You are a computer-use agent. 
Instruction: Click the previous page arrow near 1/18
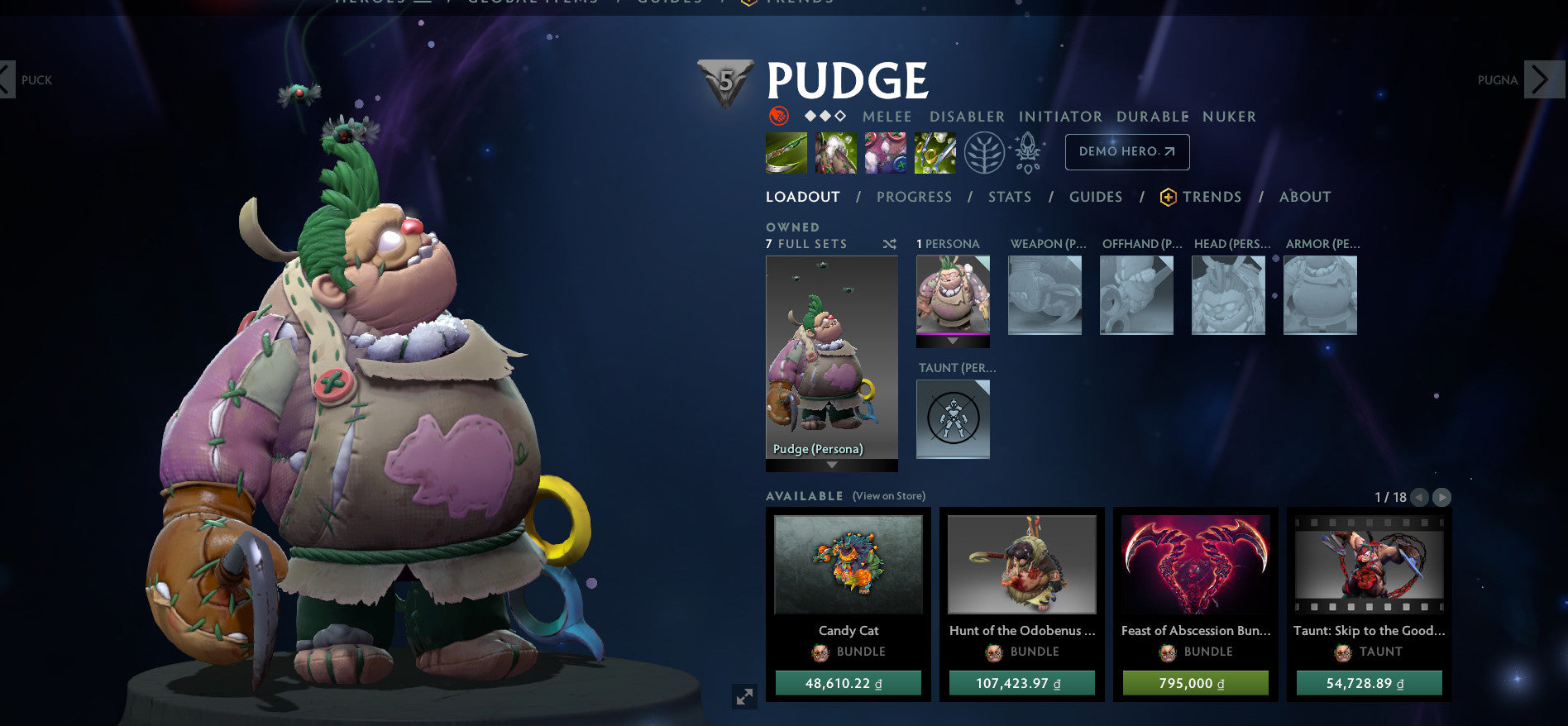pyautogui.click(x=1419, y=497)
